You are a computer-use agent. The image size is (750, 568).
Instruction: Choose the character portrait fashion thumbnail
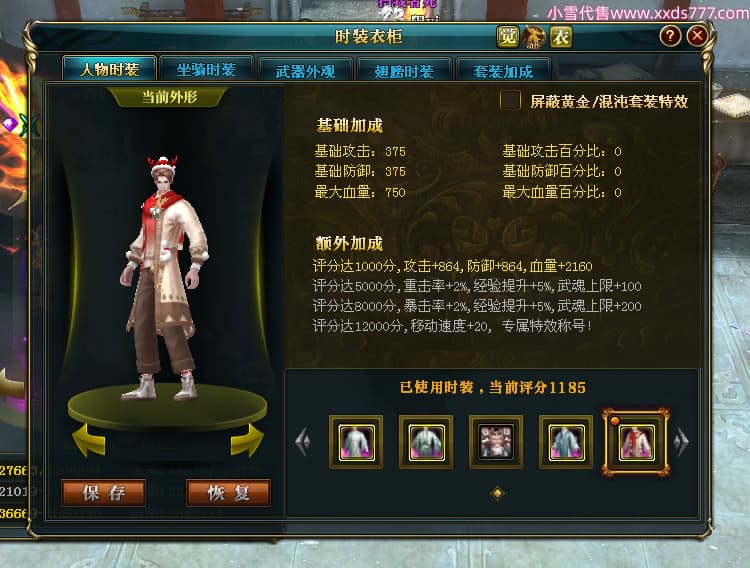(496, 441)
